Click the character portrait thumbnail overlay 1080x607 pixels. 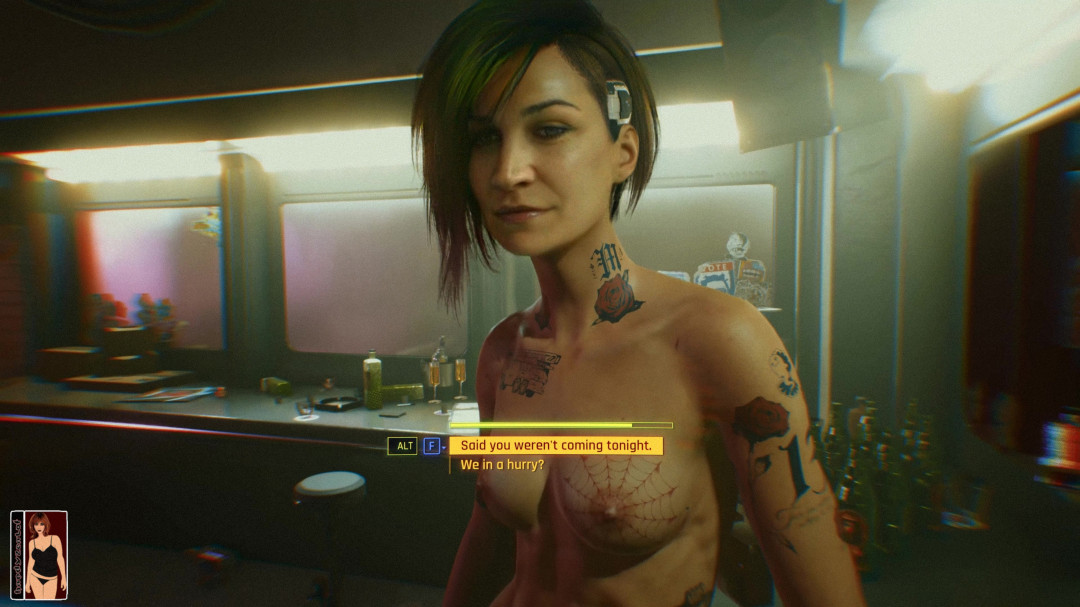[40, 554]
